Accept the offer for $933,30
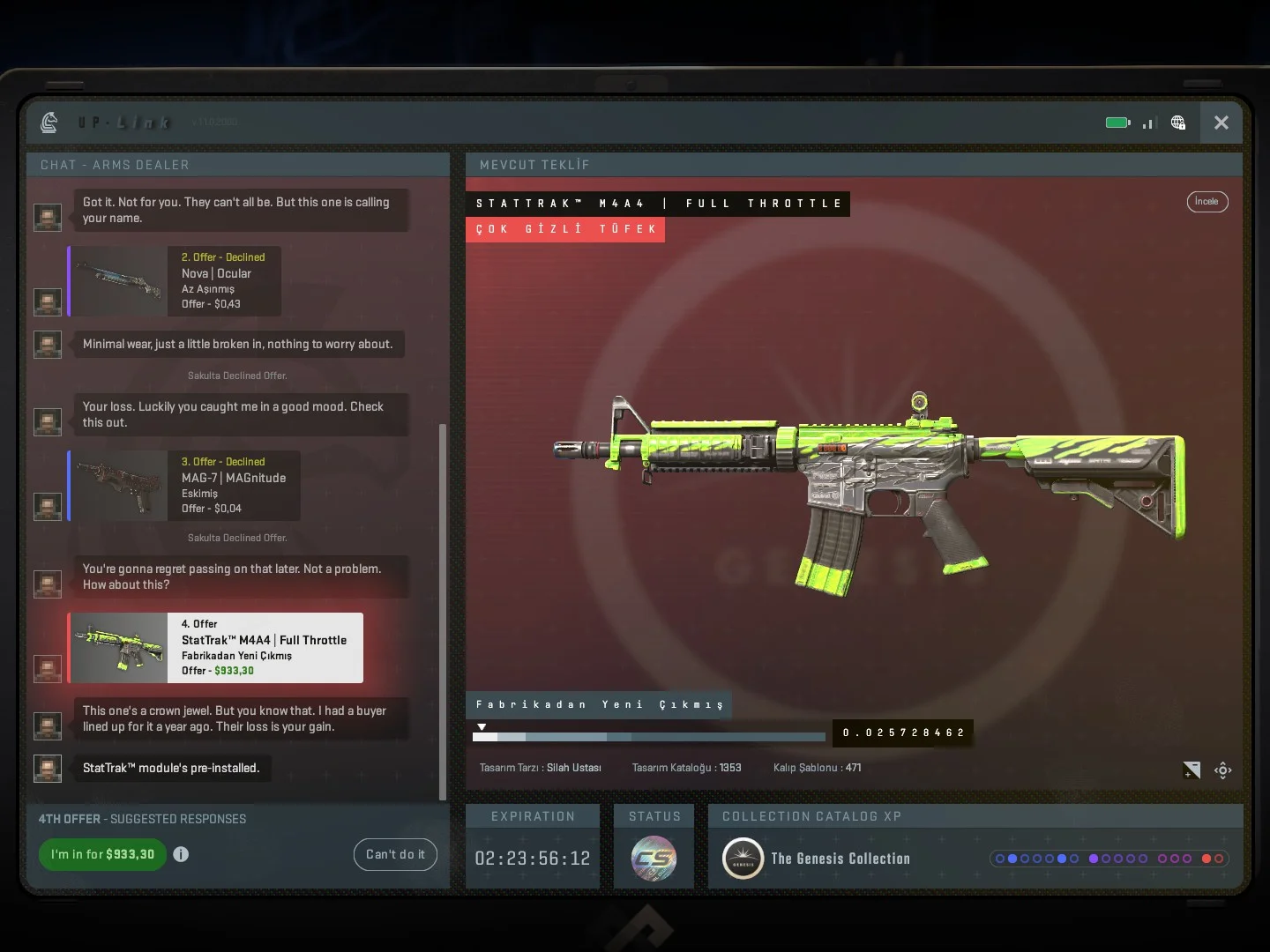The height and width of the screenshot is (952, 1270). point(102,854)
